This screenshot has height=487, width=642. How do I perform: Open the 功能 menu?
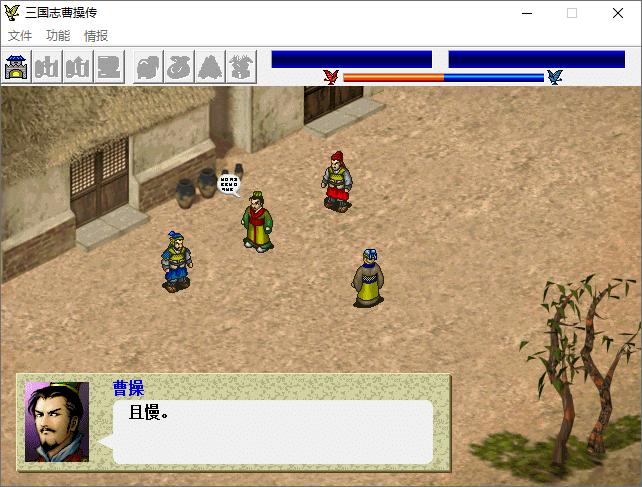click(58, 36)
